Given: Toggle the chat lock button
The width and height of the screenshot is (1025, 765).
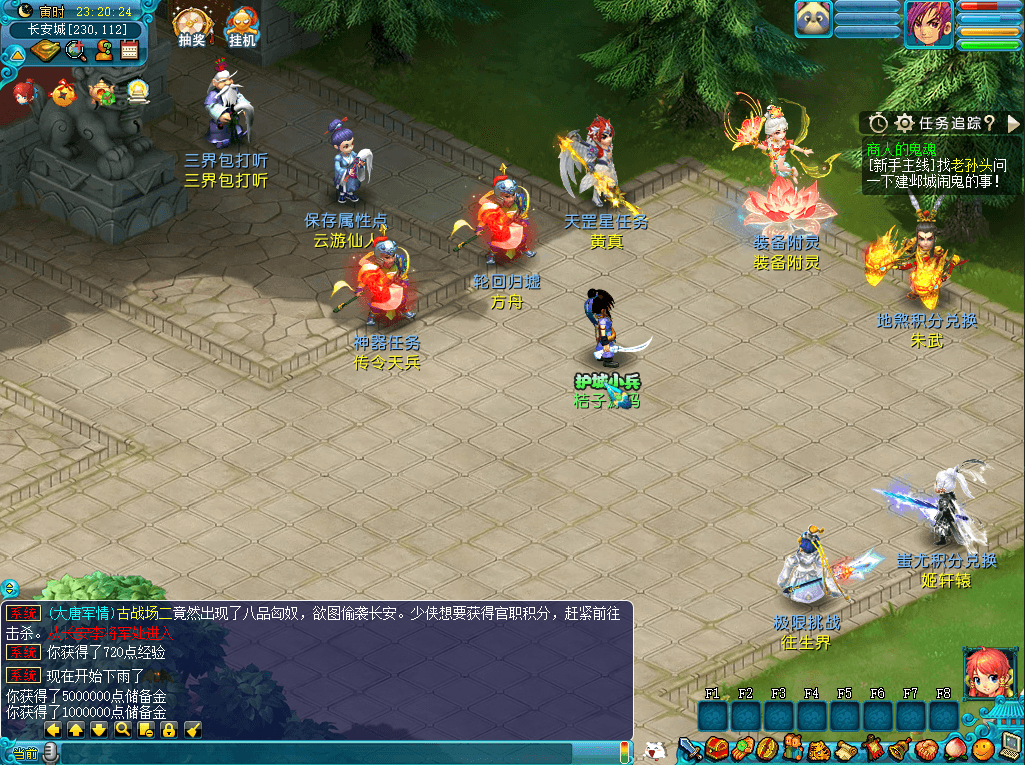Looking at the screenshot, I should 169,730.
